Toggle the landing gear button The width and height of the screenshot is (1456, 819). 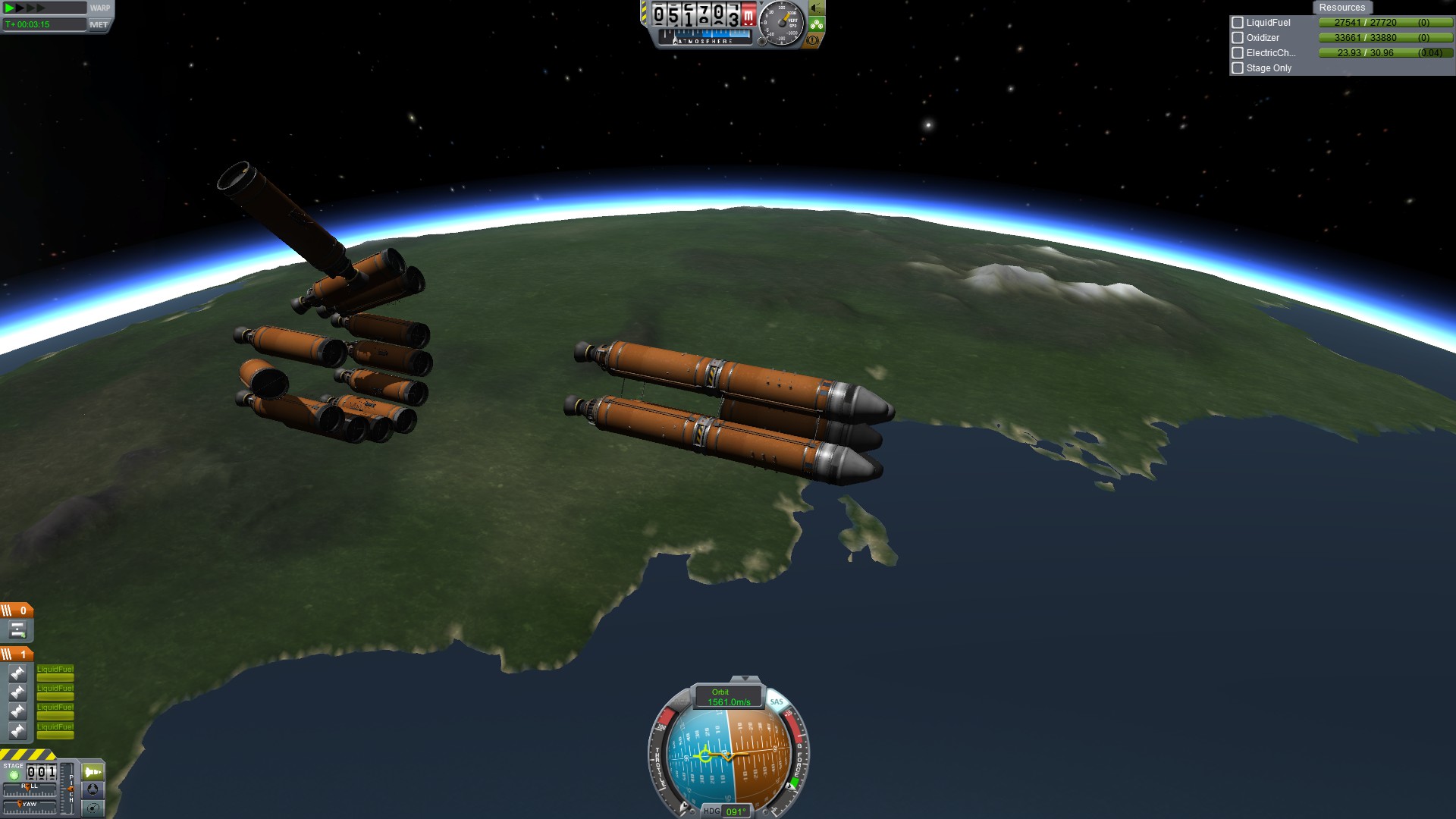click(x=817, y=24)
